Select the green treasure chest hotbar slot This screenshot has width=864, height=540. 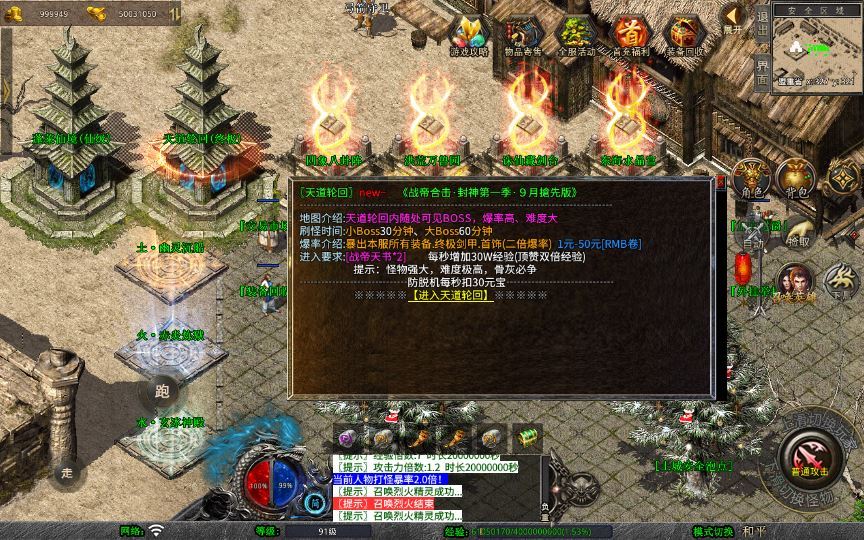527,437
